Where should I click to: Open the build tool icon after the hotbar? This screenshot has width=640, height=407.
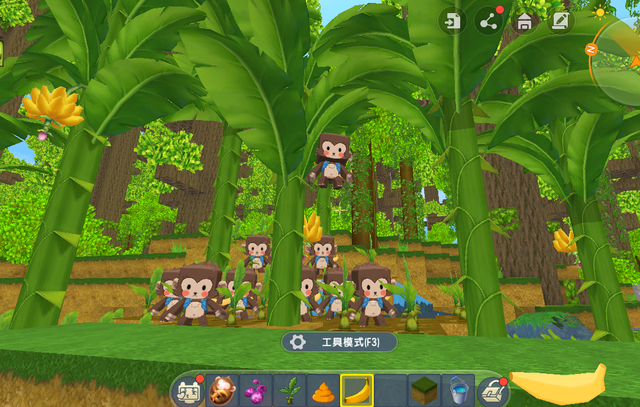click(492, 391)
